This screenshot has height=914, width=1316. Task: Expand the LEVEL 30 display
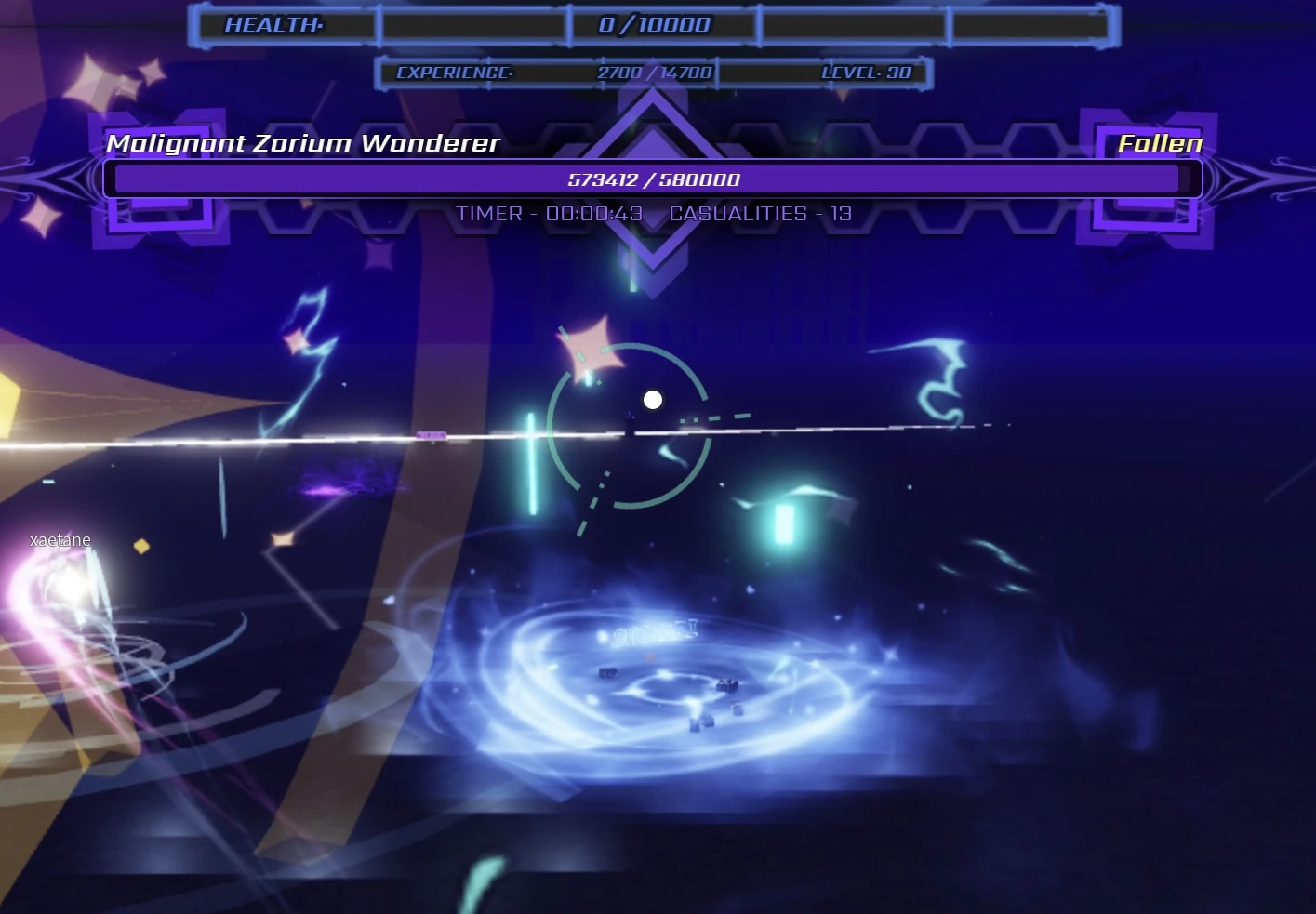point(868,72)
